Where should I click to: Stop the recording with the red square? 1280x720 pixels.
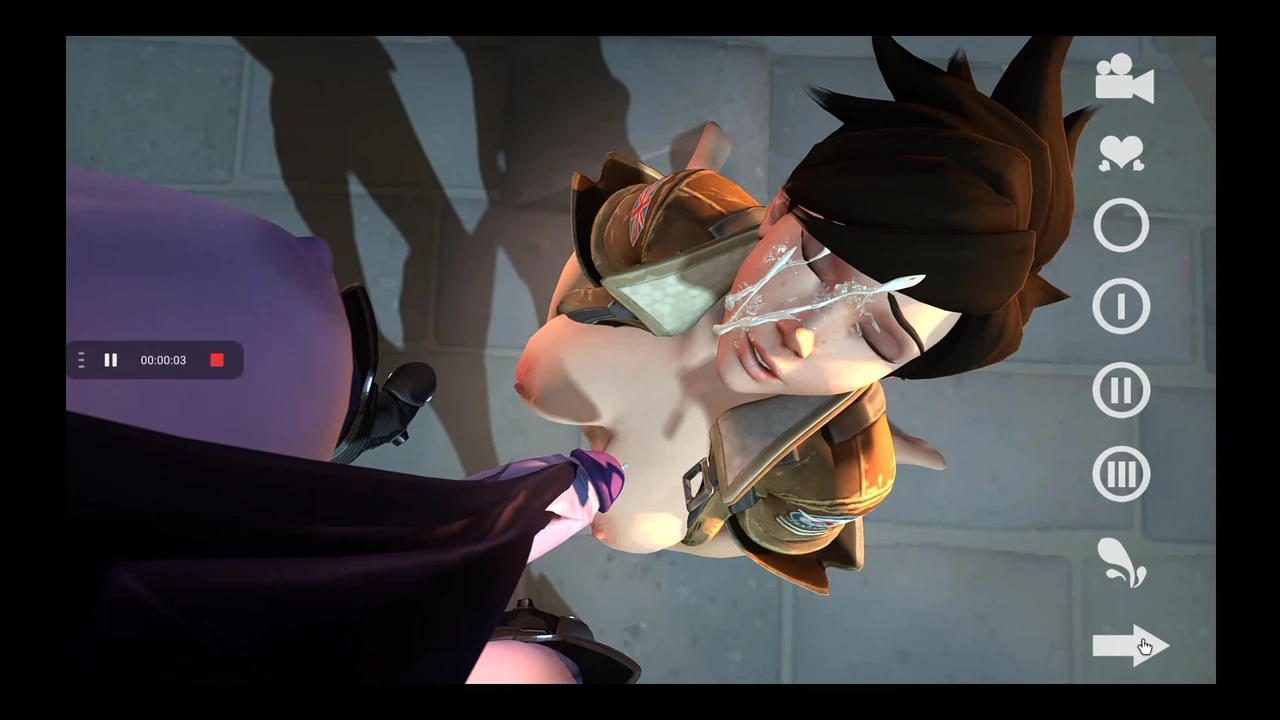[x=217, y=360]
